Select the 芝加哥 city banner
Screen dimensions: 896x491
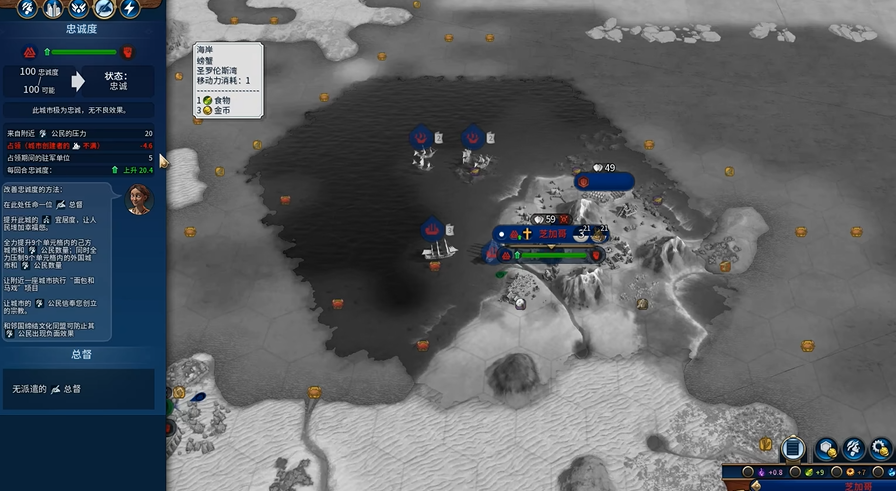[551, 234]
